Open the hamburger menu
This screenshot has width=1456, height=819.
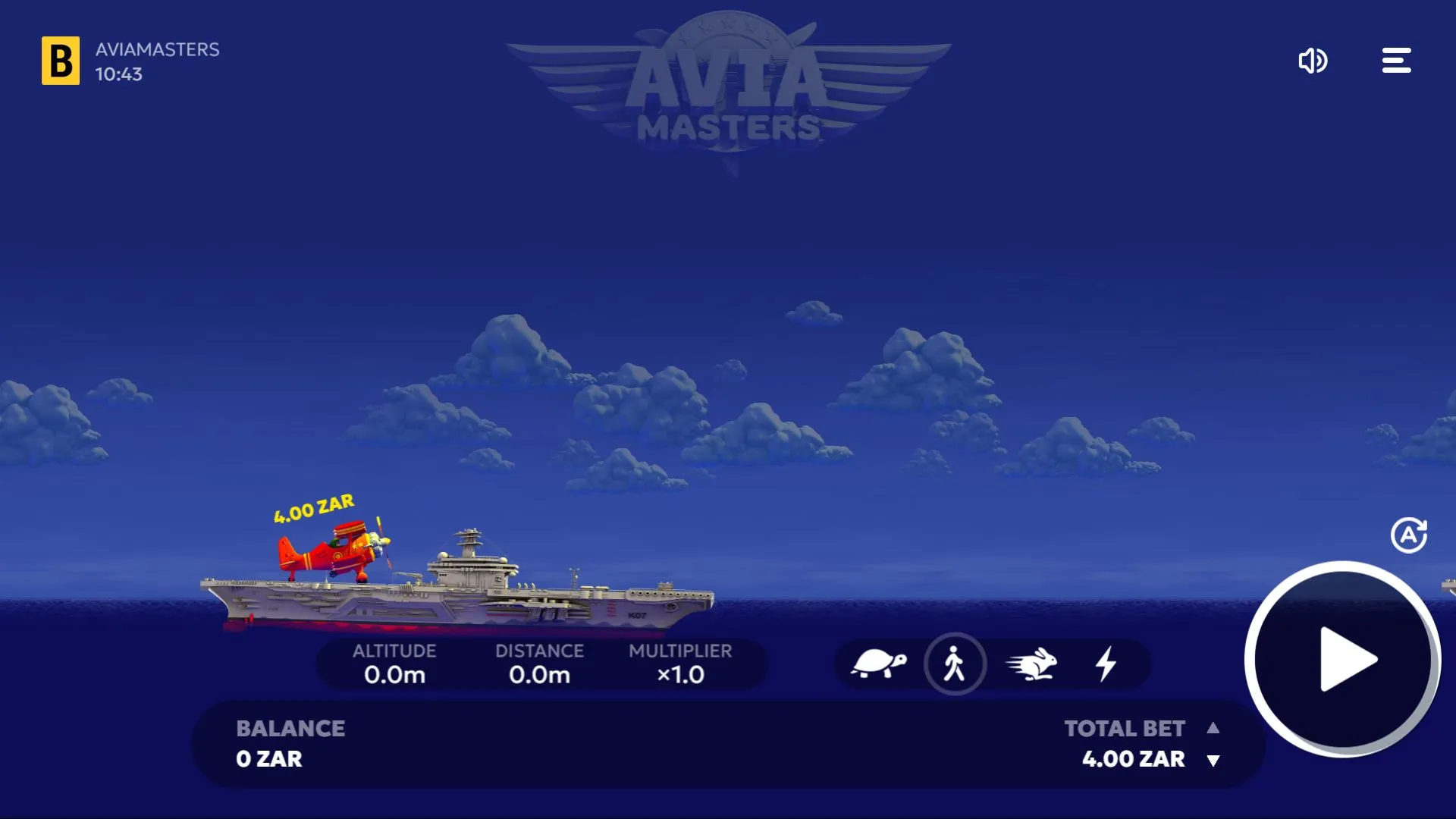(1396, 61)
